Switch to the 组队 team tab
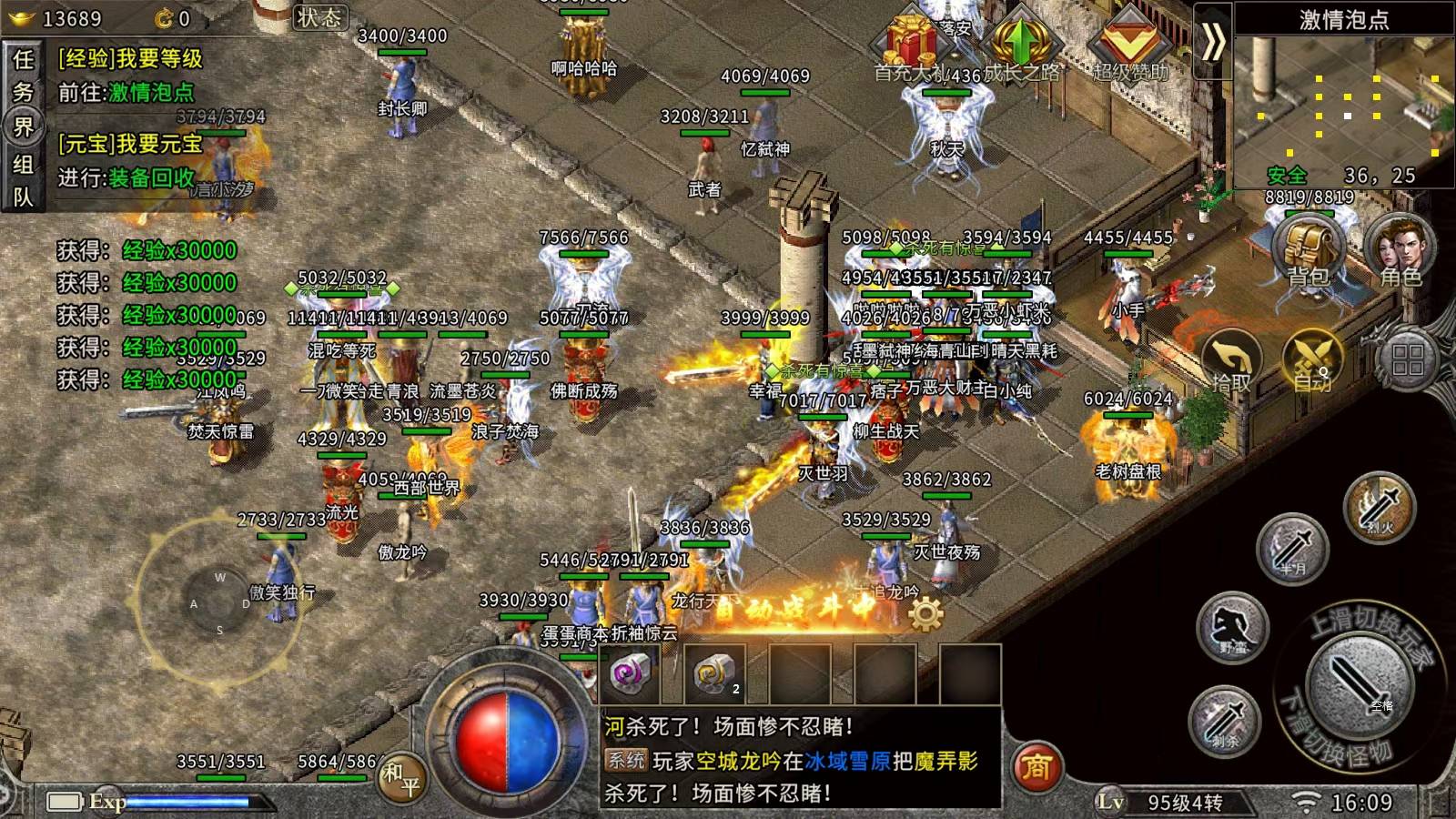The height and width of the screenshot is (819, 1456). click(x=24, y=180)
